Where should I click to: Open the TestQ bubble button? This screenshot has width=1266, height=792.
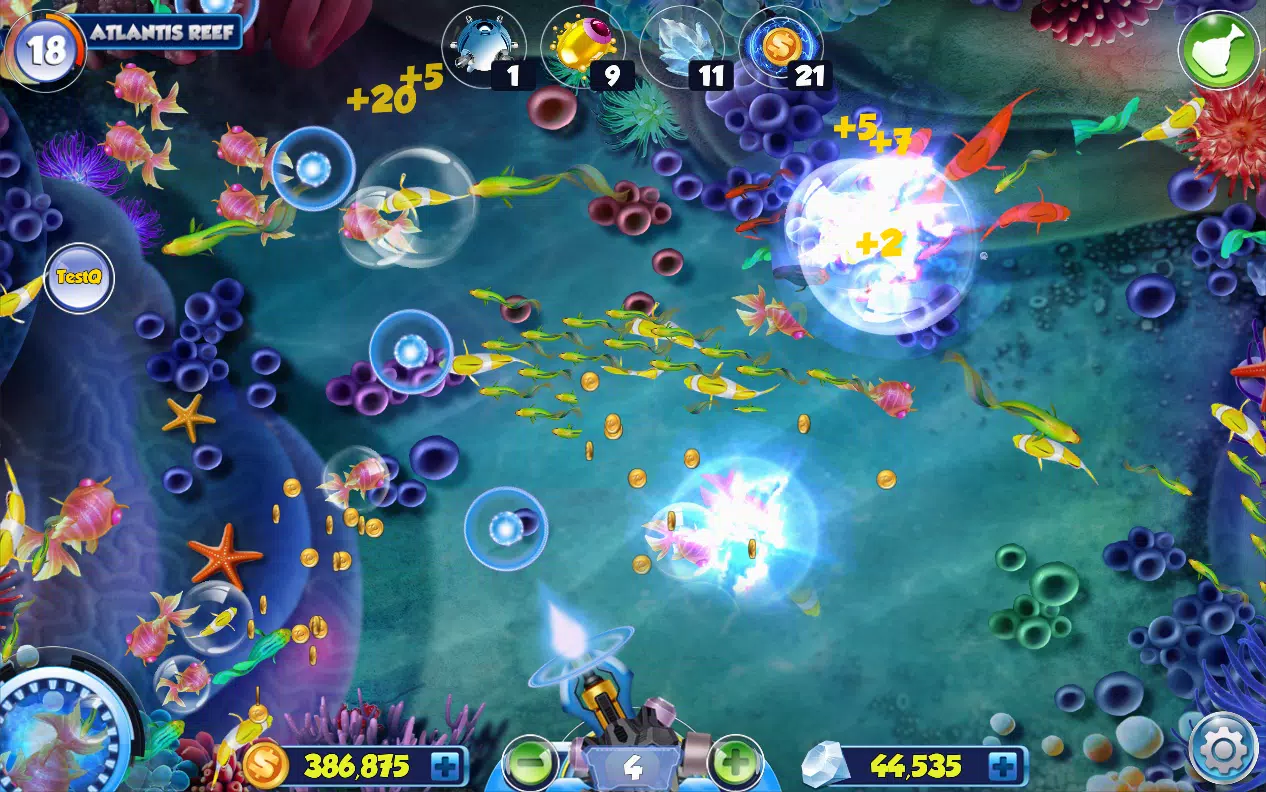click(x=79, y=278)
